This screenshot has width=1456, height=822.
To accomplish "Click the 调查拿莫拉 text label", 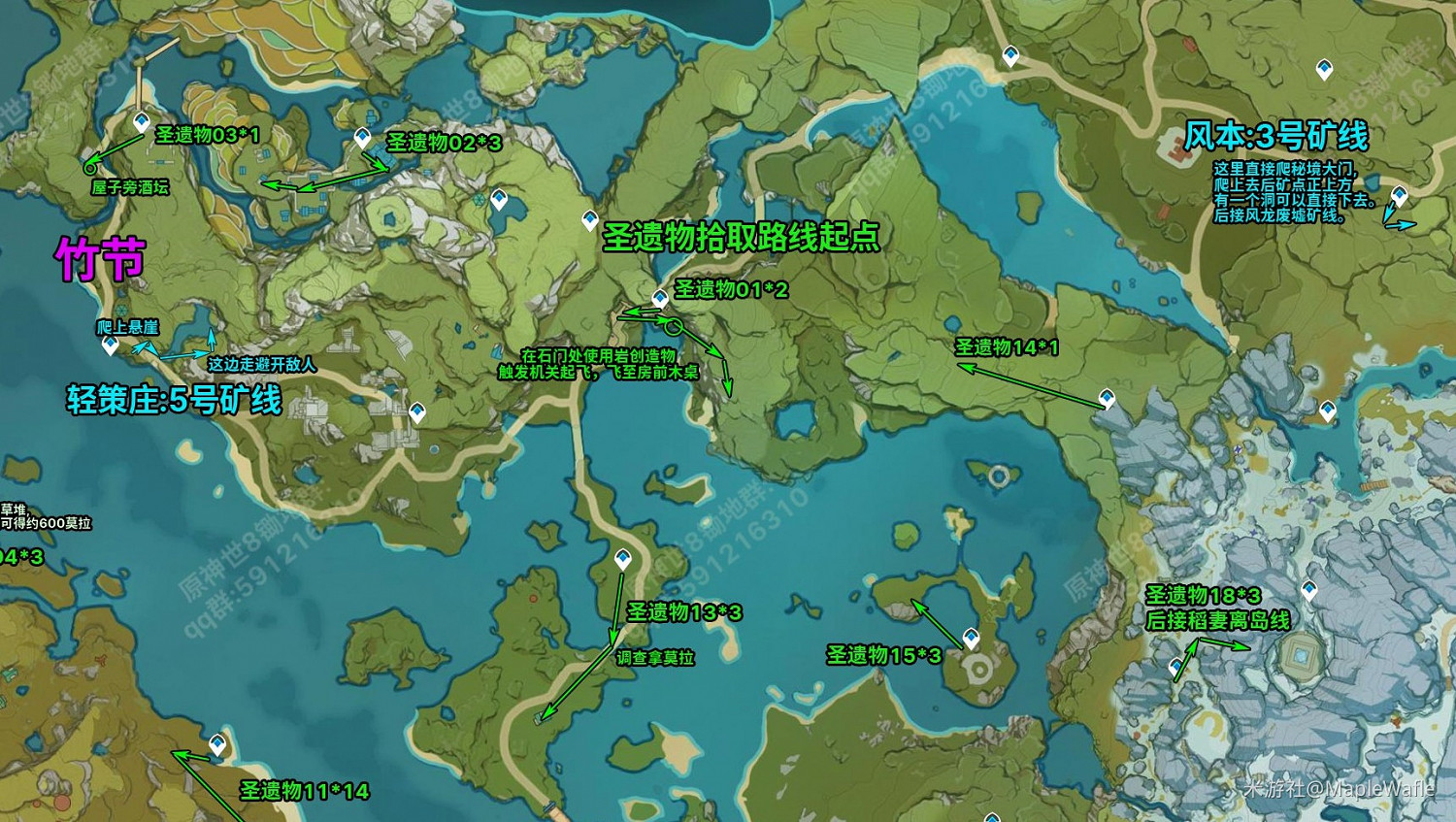I will [x=653, y=659].
